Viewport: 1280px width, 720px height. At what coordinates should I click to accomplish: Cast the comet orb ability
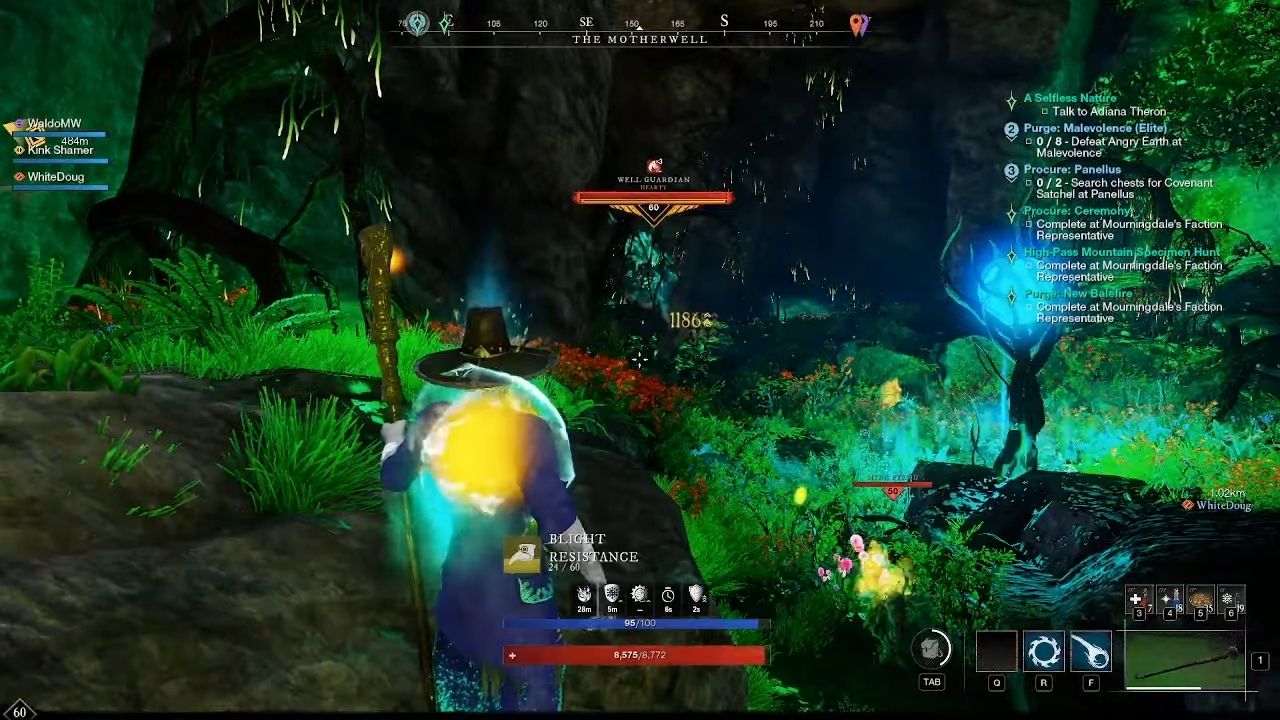click(x=1090, y=652)
